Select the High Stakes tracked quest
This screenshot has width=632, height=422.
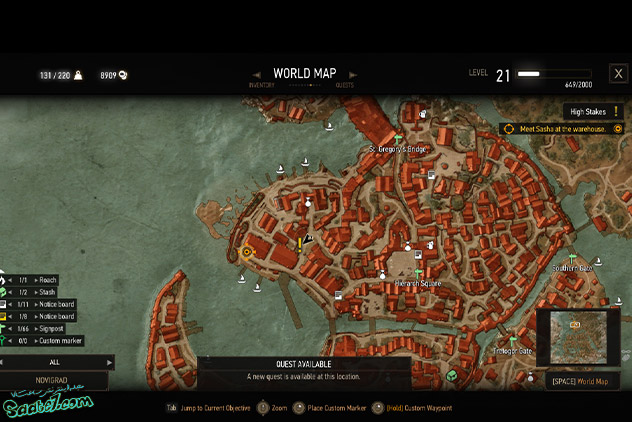pyautogui.click(x=592, y=112)
